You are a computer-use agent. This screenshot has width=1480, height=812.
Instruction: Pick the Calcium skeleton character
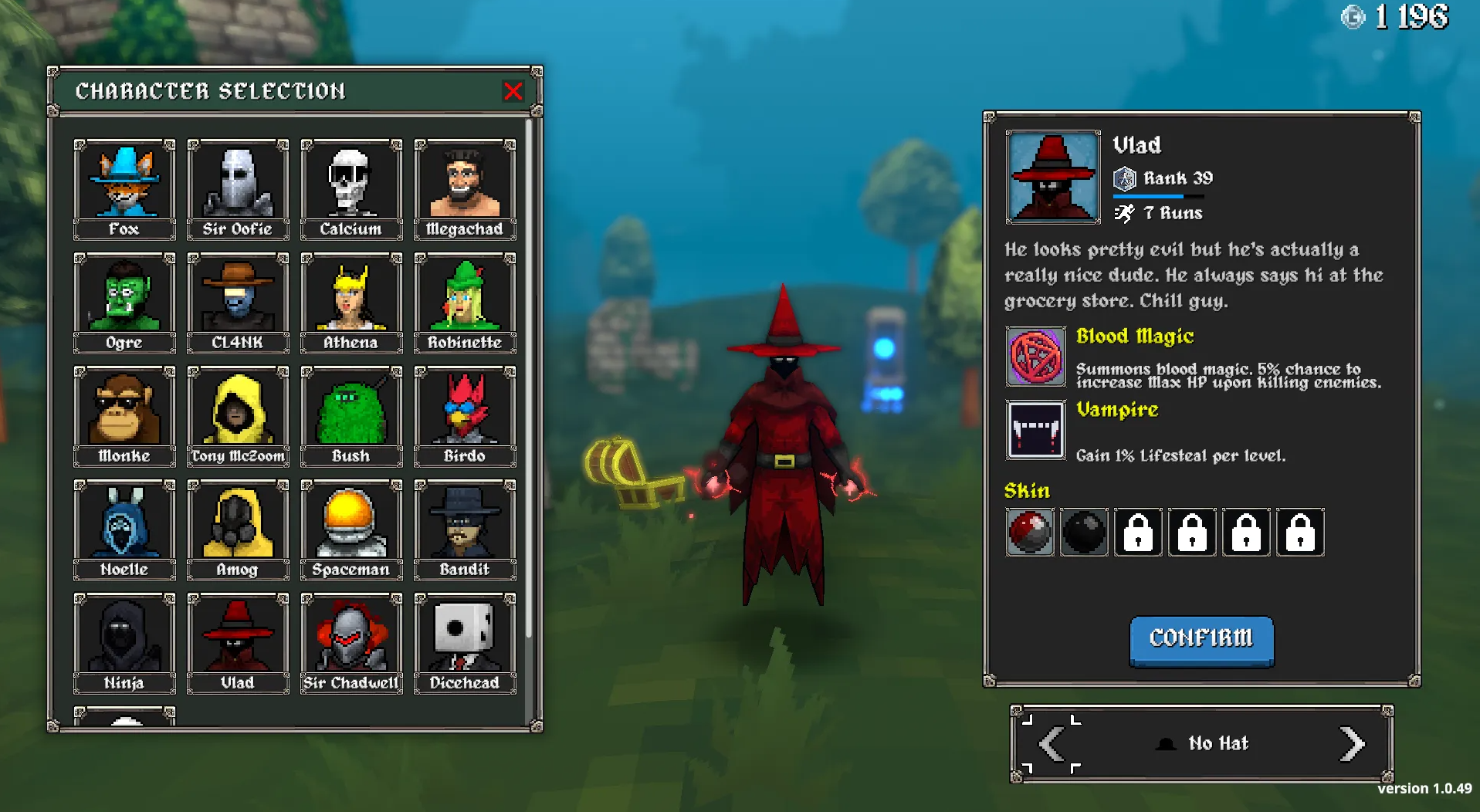[x=351, y=188]
